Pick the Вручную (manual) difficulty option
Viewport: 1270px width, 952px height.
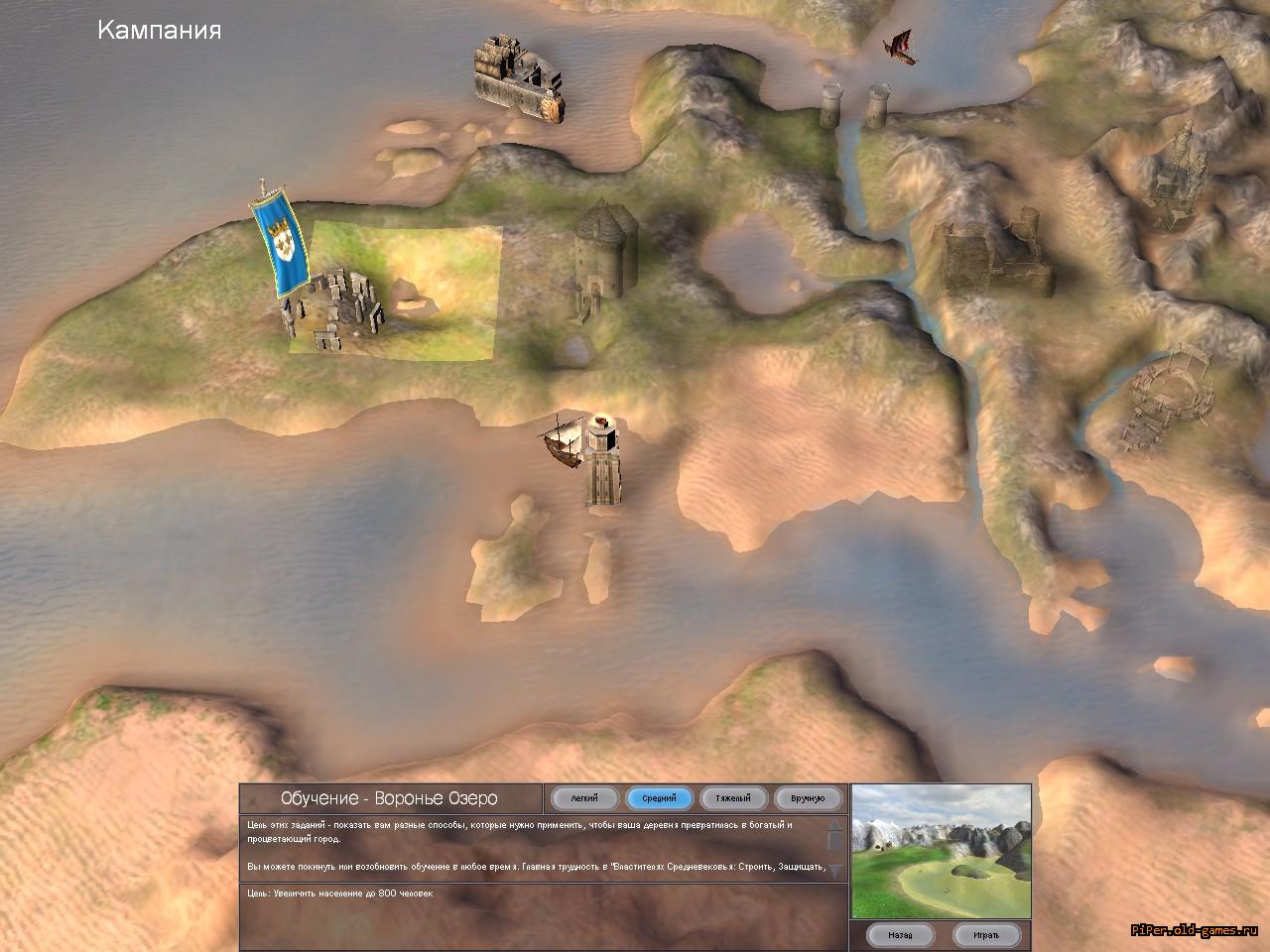tap(808, 798)
